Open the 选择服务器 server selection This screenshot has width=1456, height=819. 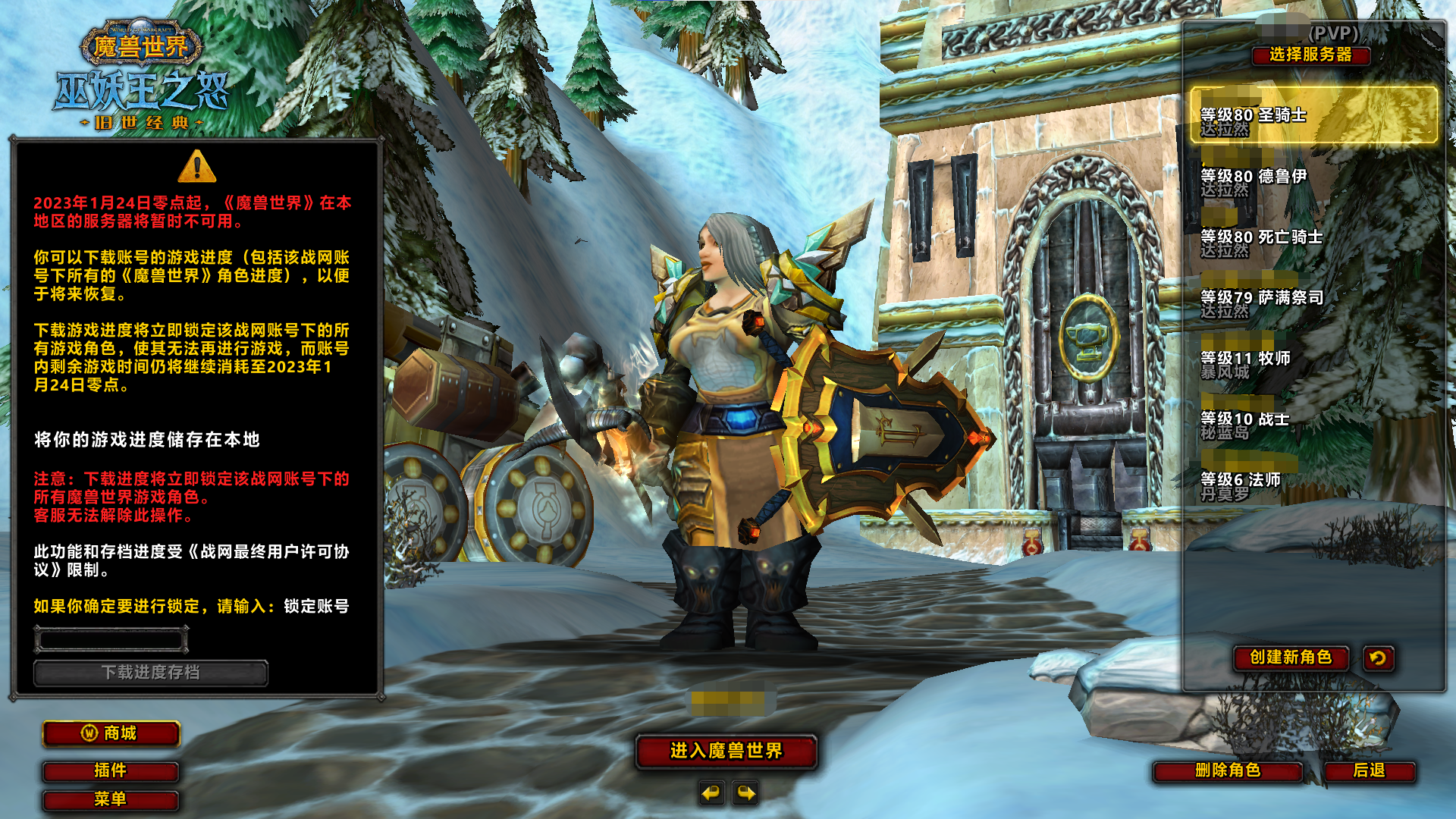coord(1310,55)
